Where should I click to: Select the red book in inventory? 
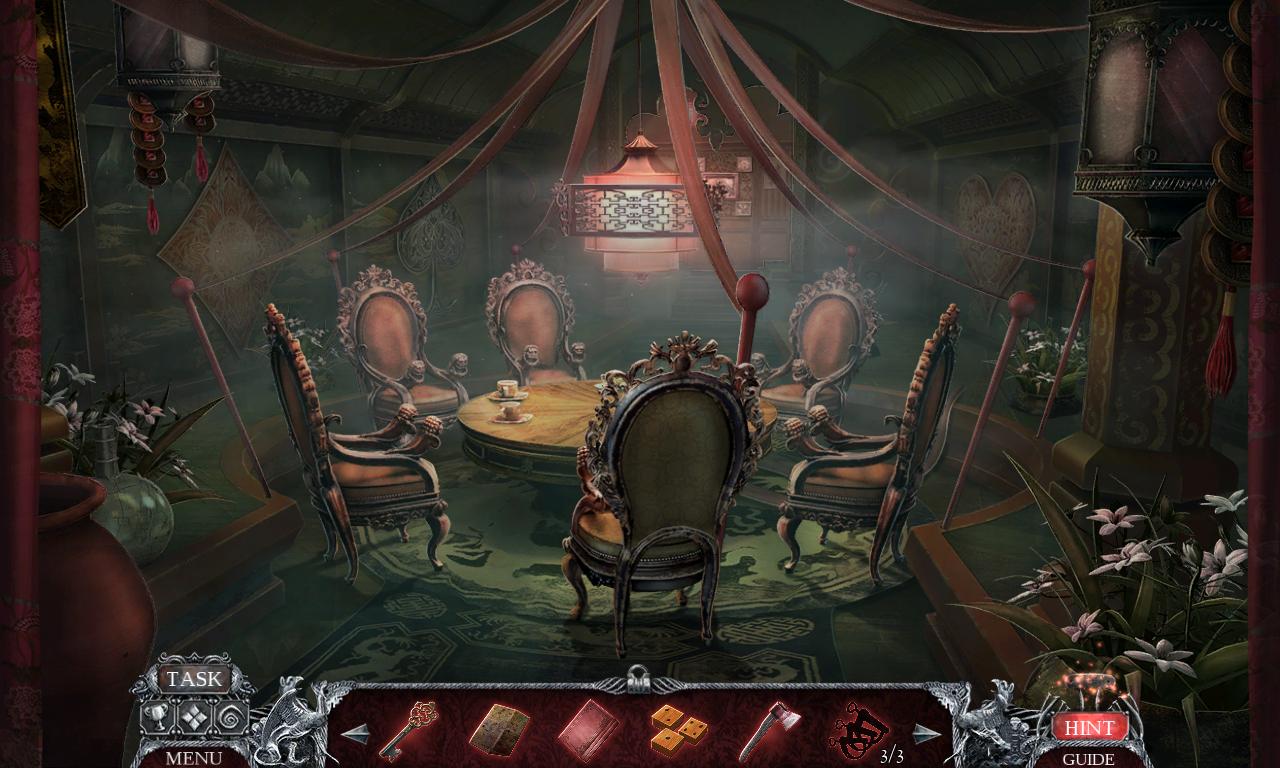pos(587,731)
